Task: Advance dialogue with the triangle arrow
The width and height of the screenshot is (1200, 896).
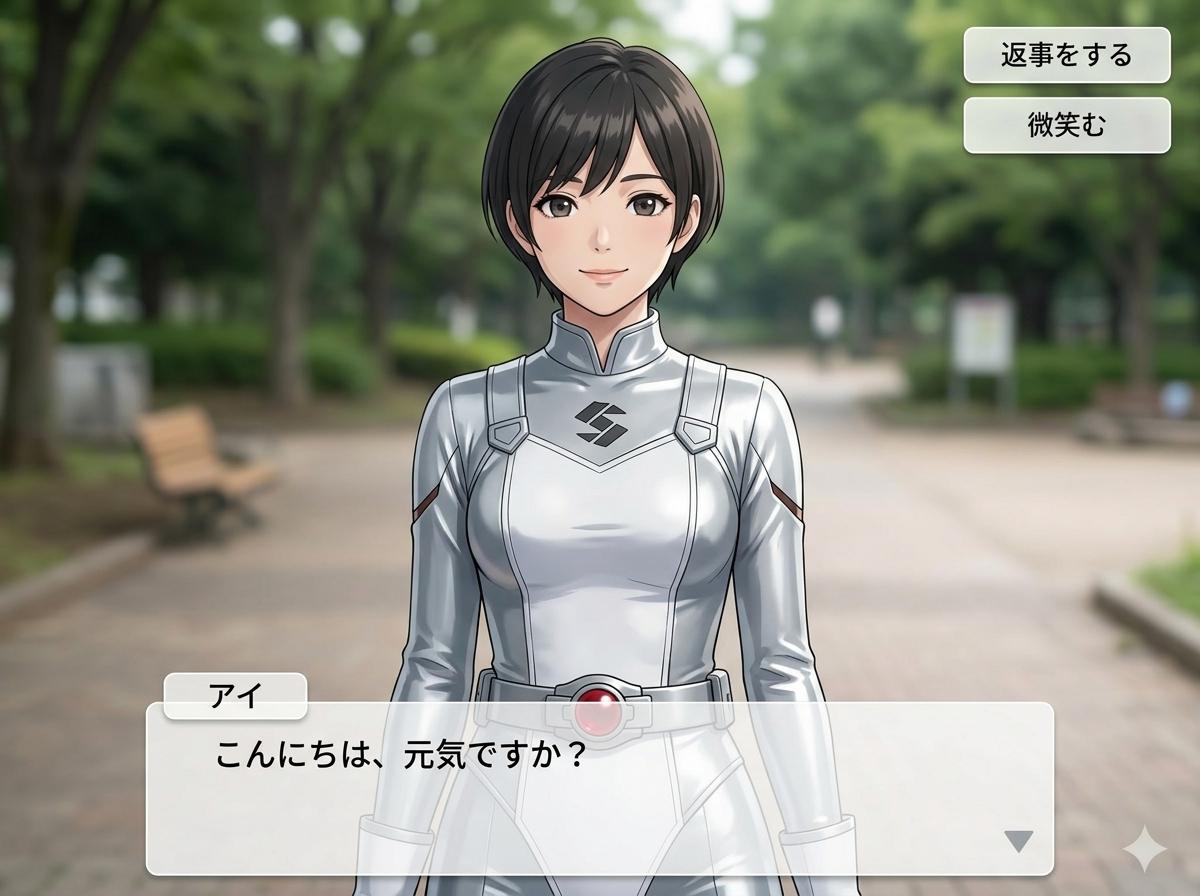Action: click(x=1018, y=841)
